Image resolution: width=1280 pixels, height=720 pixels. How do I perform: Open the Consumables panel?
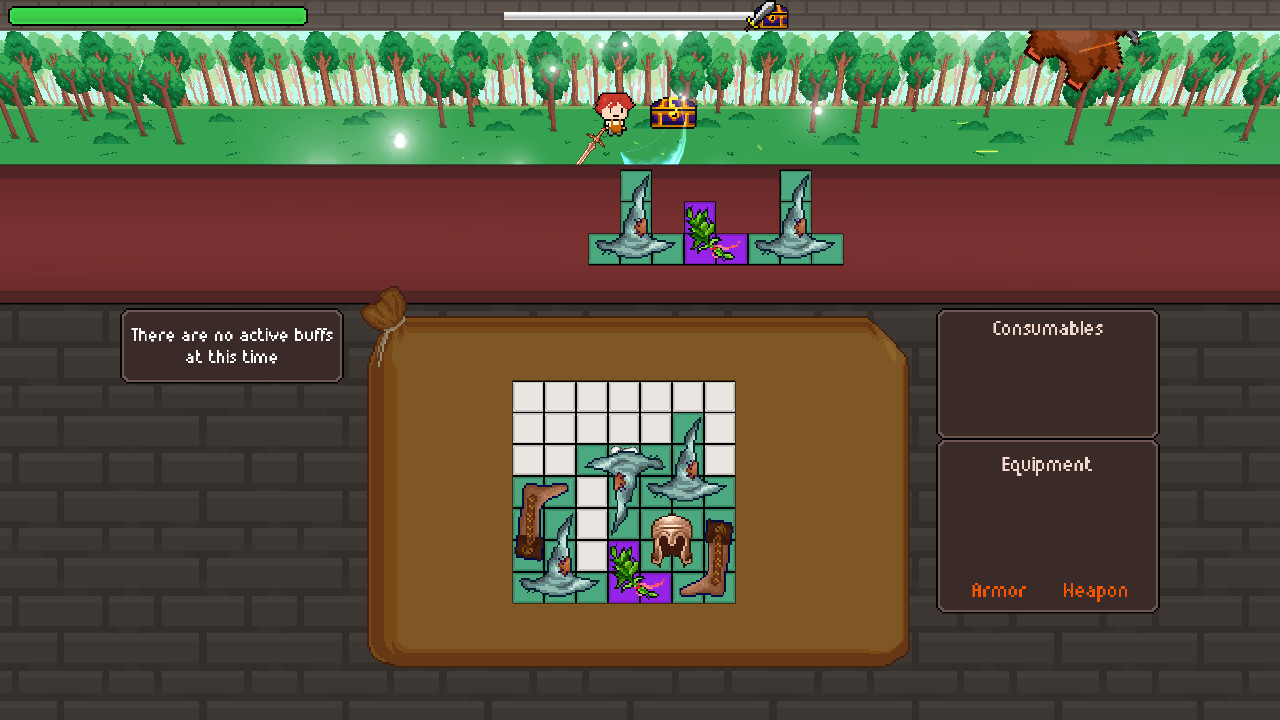coord(1048,328)
